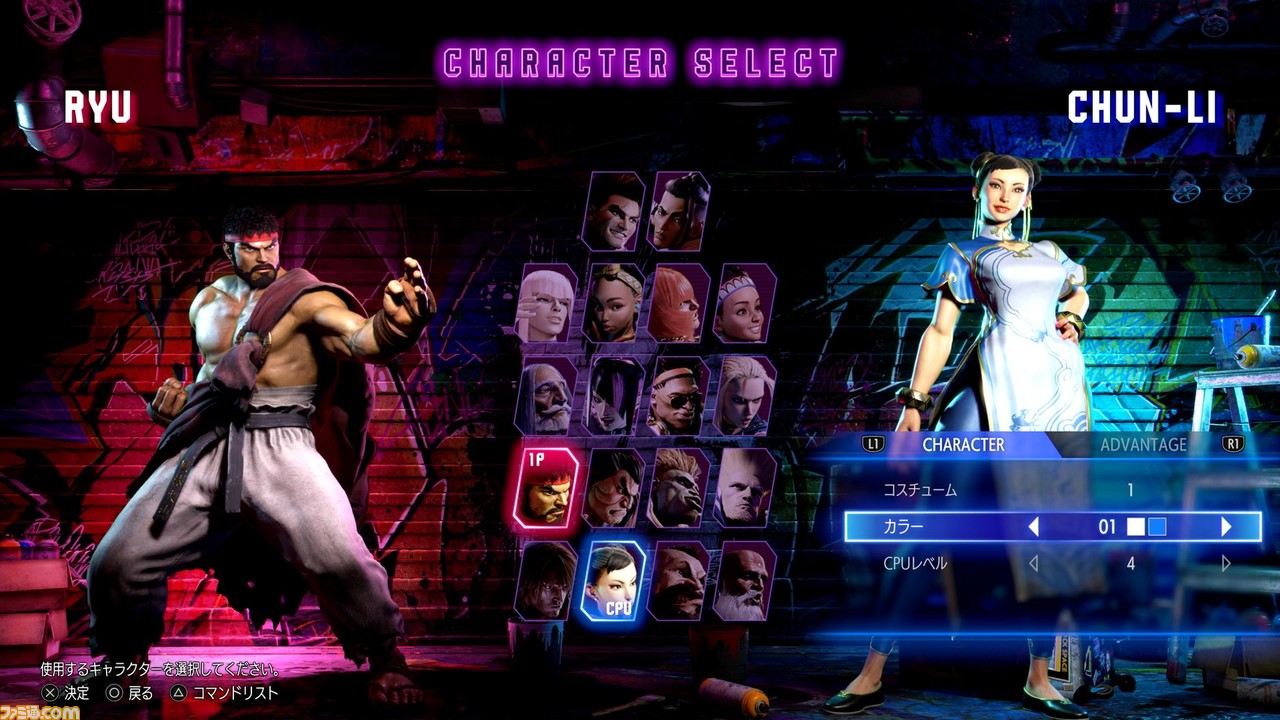This screenshot has width=1280, height=720.
Task: Select Lily's portrait tile
Action: pos(745,303)
